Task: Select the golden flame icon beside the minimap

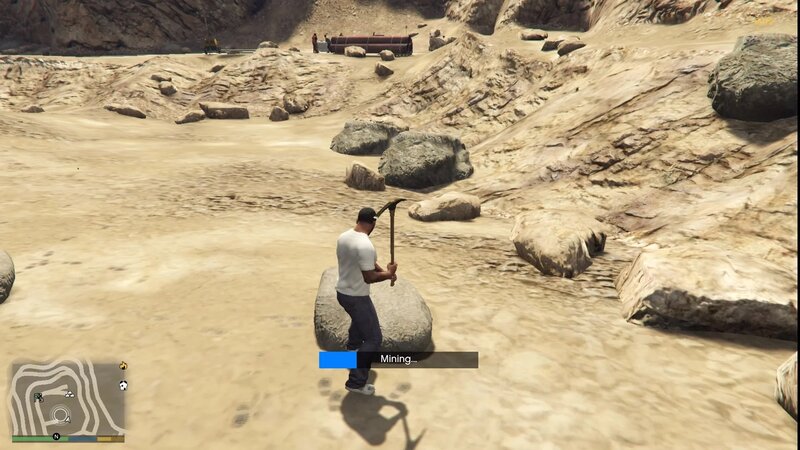Action: (x=123, y=366)
